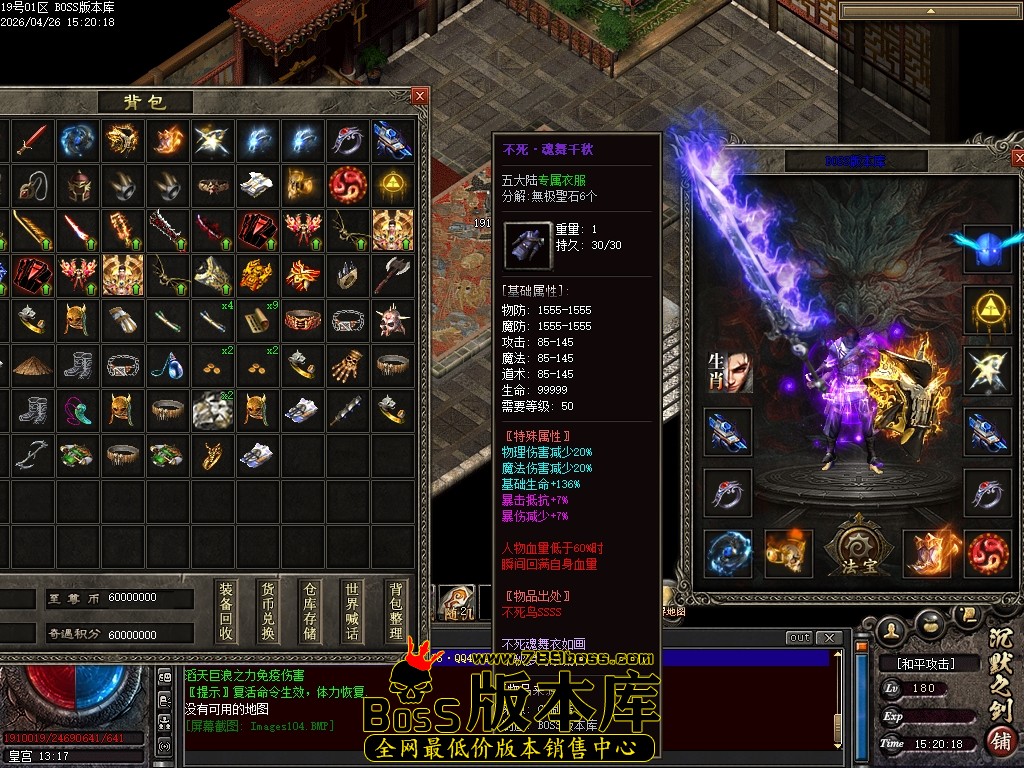Select the skeletal hand glove item
This screenshot has width=1024, height=768.
348,364
